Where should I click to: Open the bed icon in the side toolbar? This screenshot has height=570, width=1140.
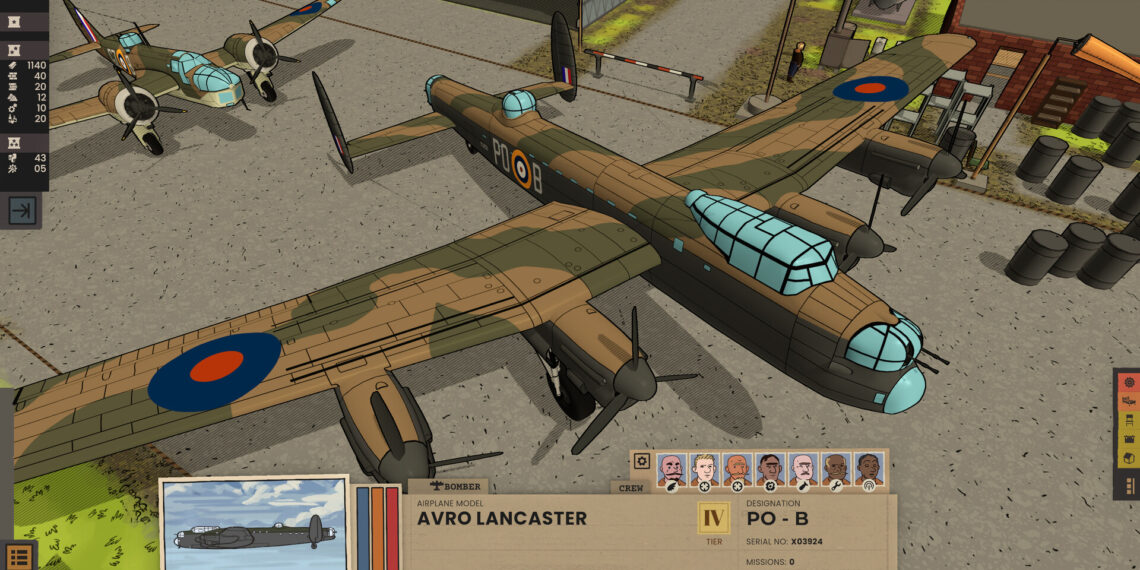pyautogui.click(x=1129, y=400)
